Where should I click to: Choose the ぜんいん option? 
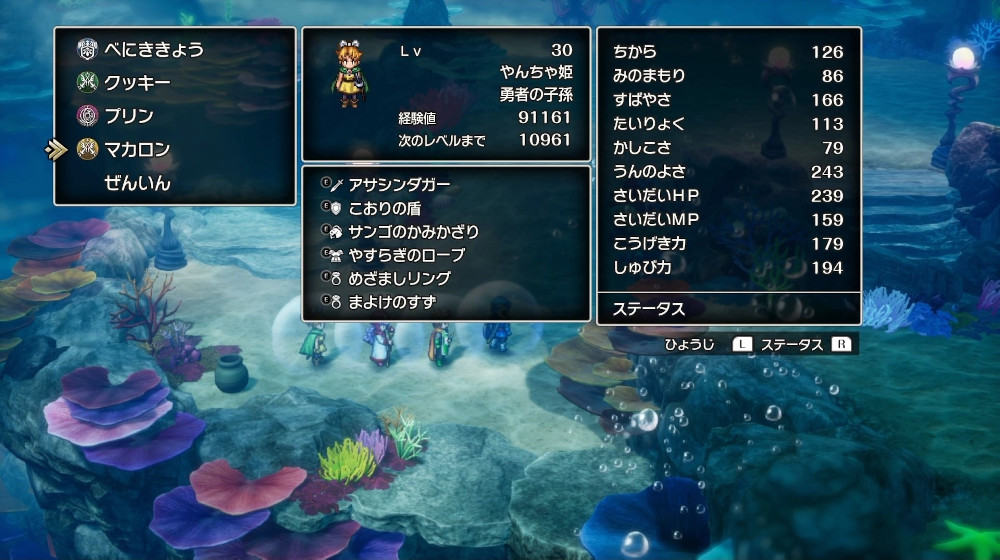pyautogui.click(x=137, y=184)
